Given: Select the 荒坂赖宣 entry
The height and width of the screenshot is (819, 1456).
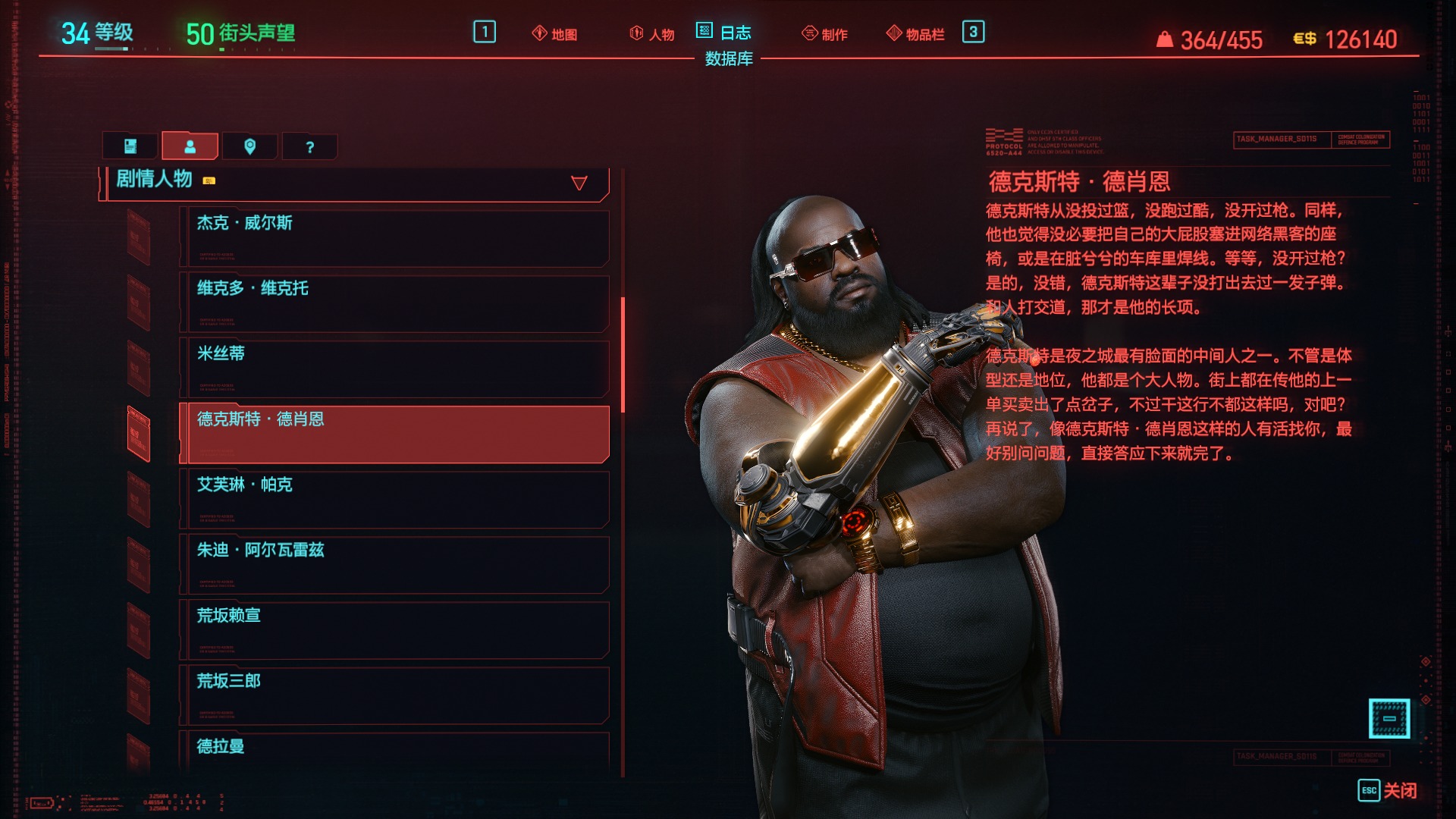Looking at the screenshot, I should coord(394,629).
